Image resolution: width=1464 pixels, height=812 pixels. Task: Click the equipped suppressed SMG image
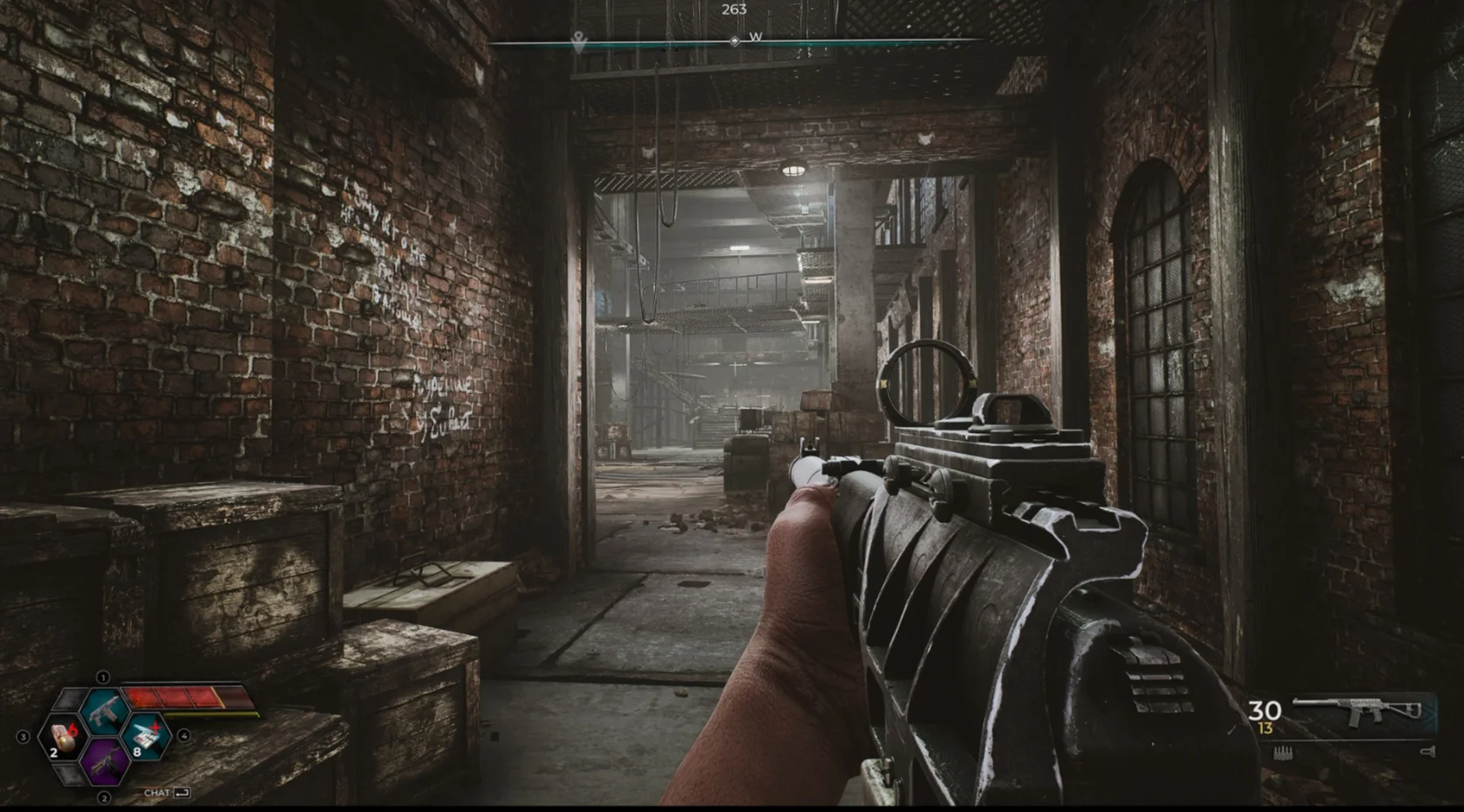[1357, 711]
